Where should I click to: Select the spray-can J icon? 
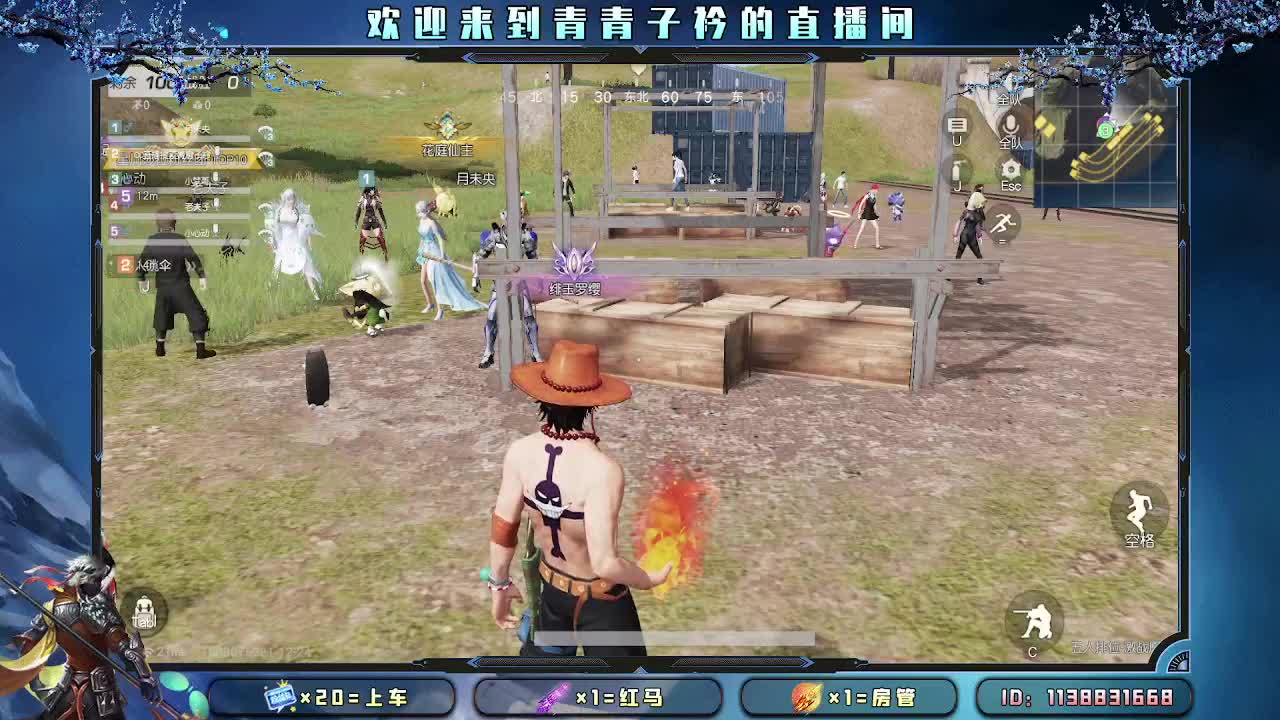click(x=957, y=170)
